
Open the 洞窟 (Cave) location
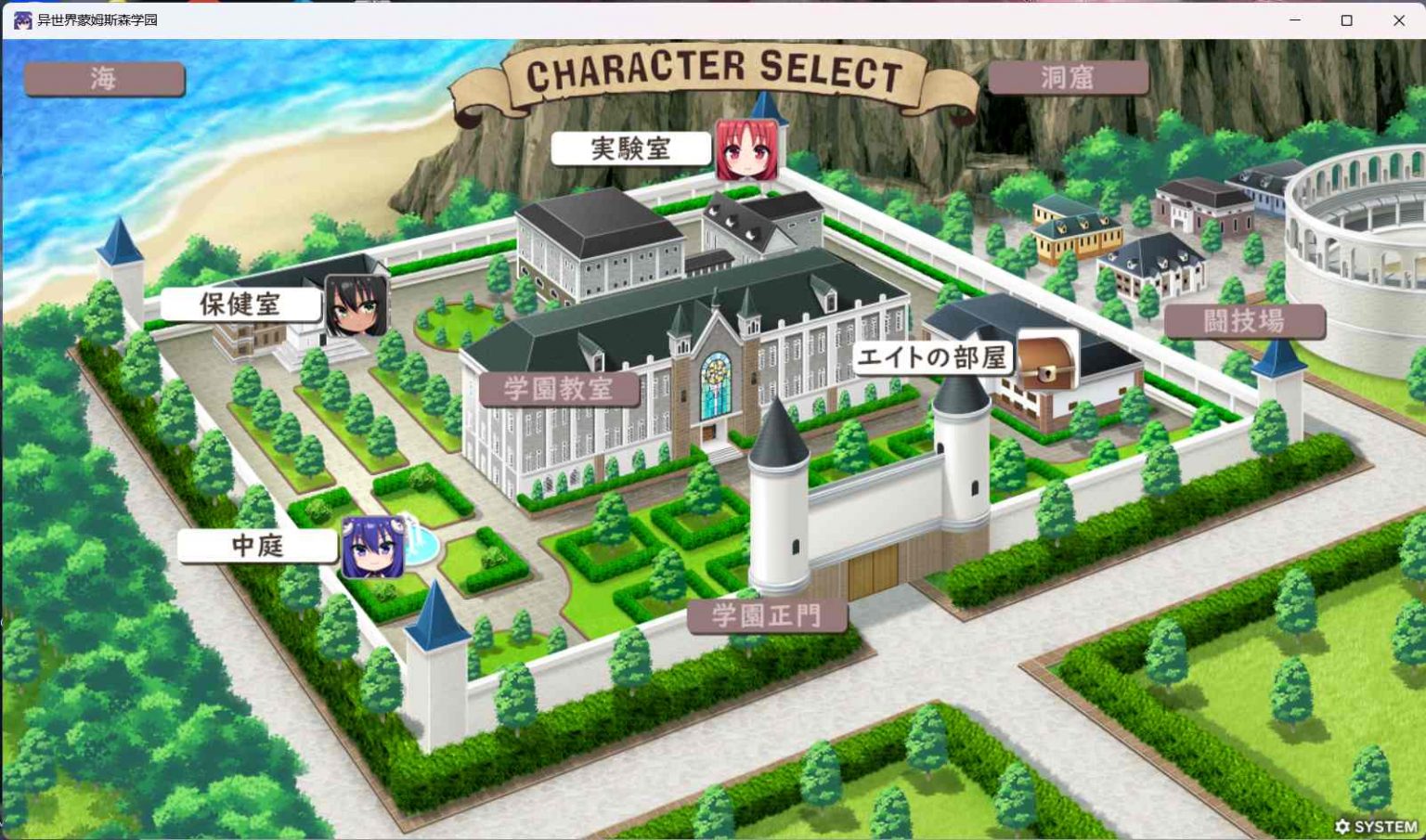1069,78
